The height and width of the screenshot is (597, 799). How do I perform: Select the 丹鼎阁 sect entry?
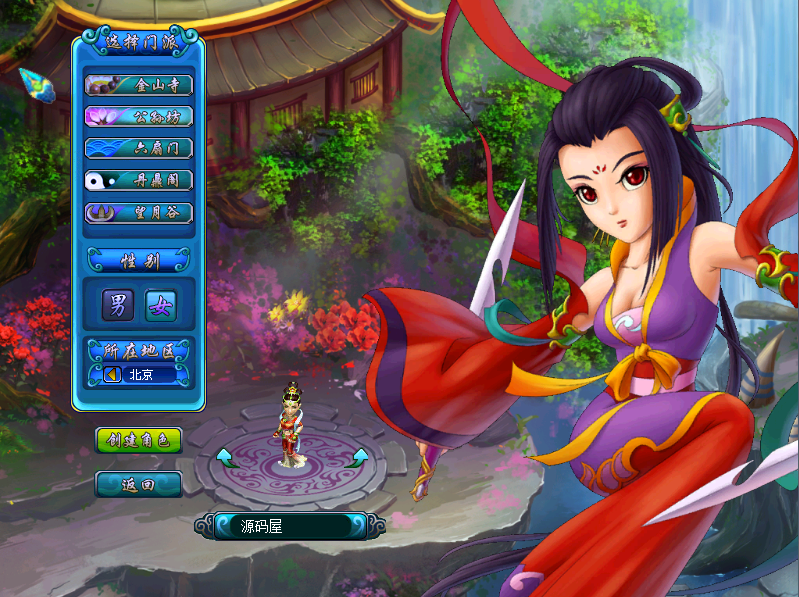point(139,180)
